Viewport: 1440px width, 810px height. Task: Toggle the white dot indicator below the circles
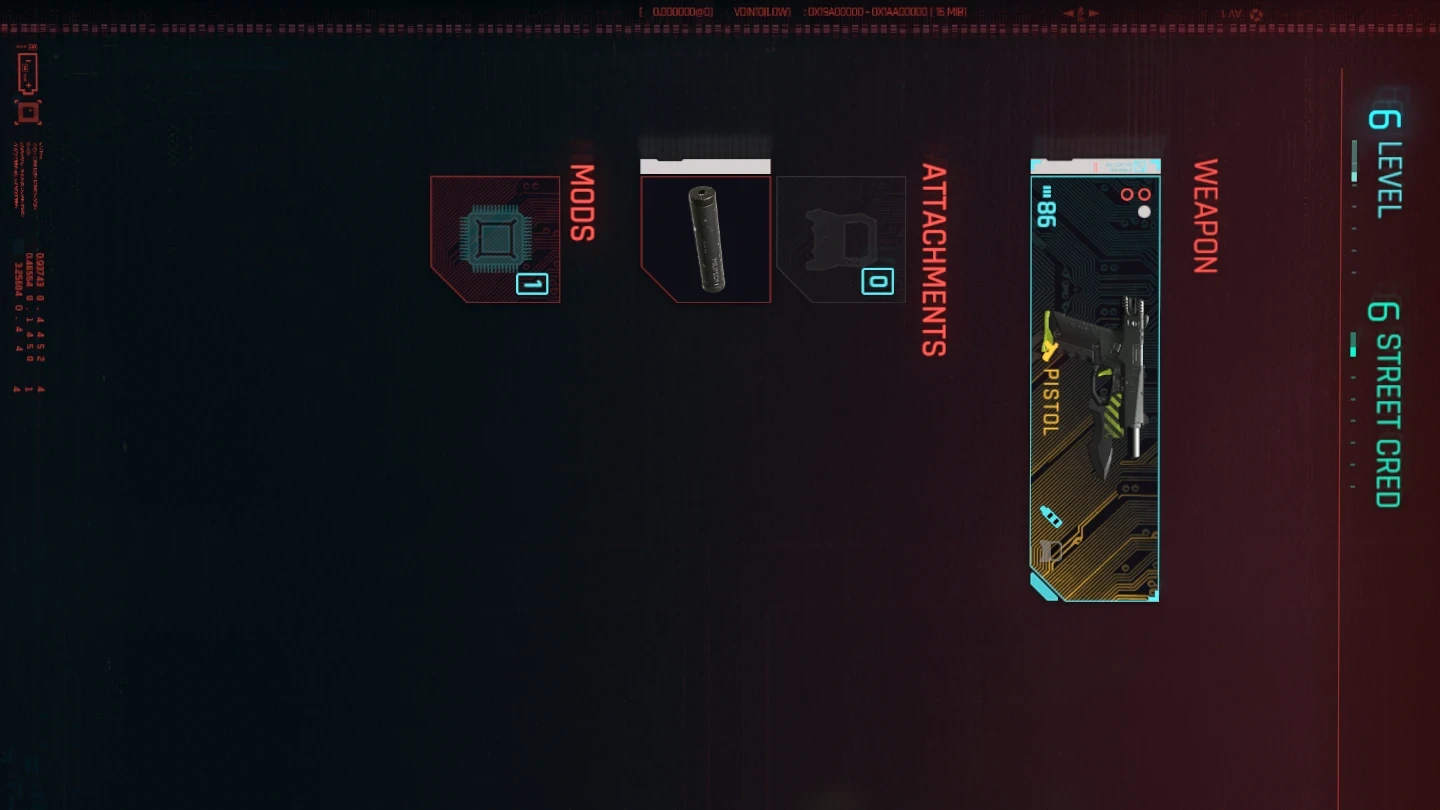tap(1144, 212)
